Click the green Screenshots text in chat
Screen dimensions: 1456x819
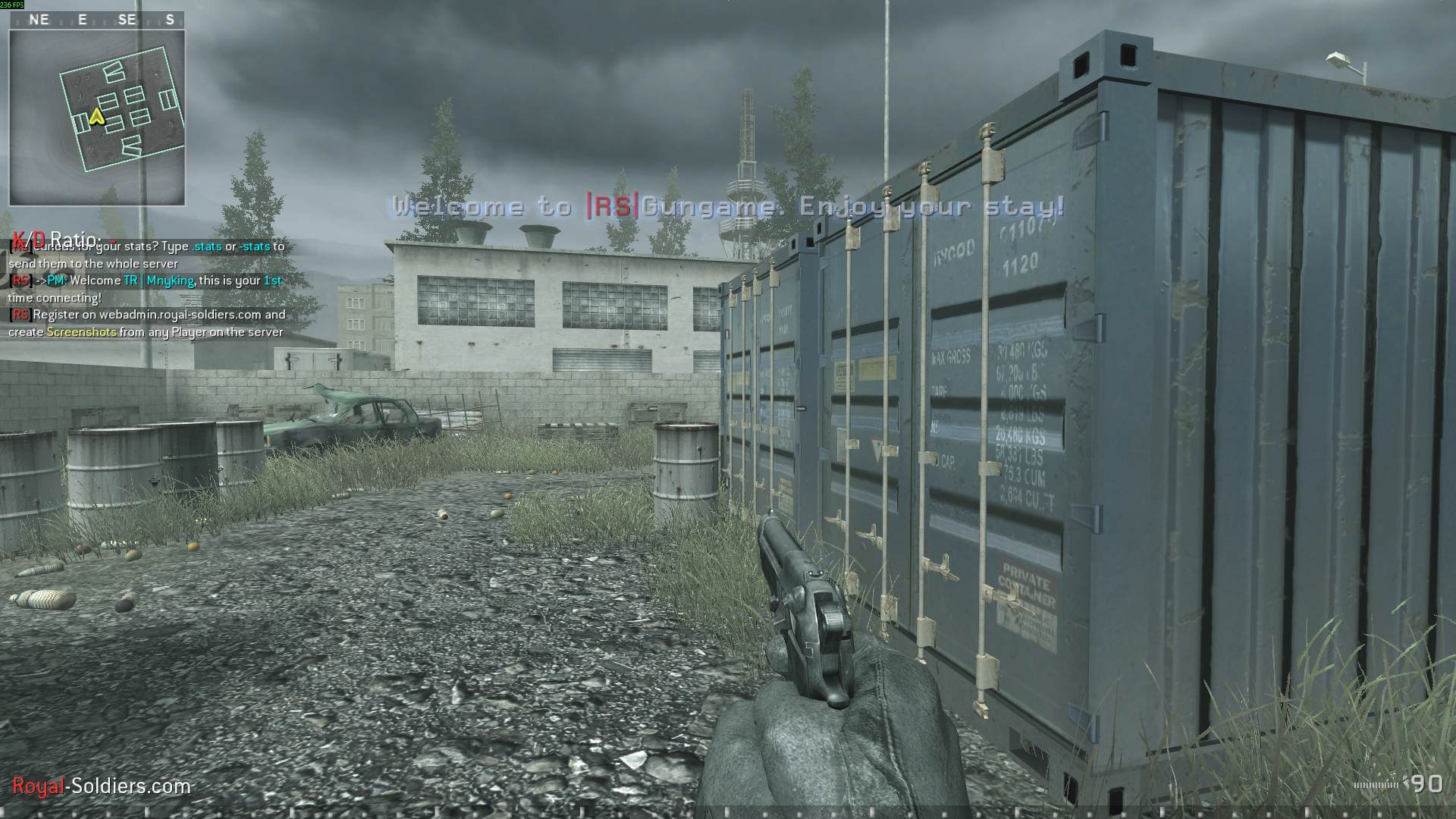[82, 332]
